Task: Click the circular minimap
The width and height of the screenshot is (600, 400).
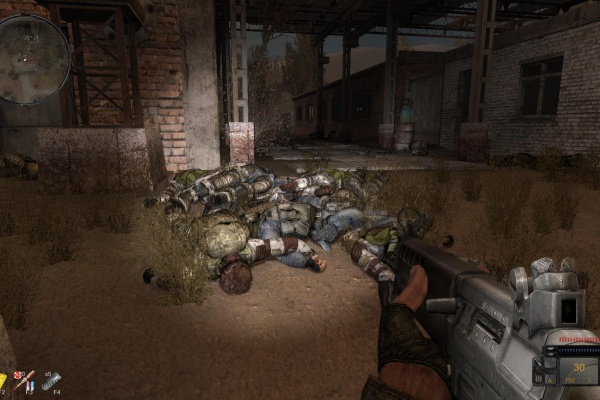Action: pos(33,60)
